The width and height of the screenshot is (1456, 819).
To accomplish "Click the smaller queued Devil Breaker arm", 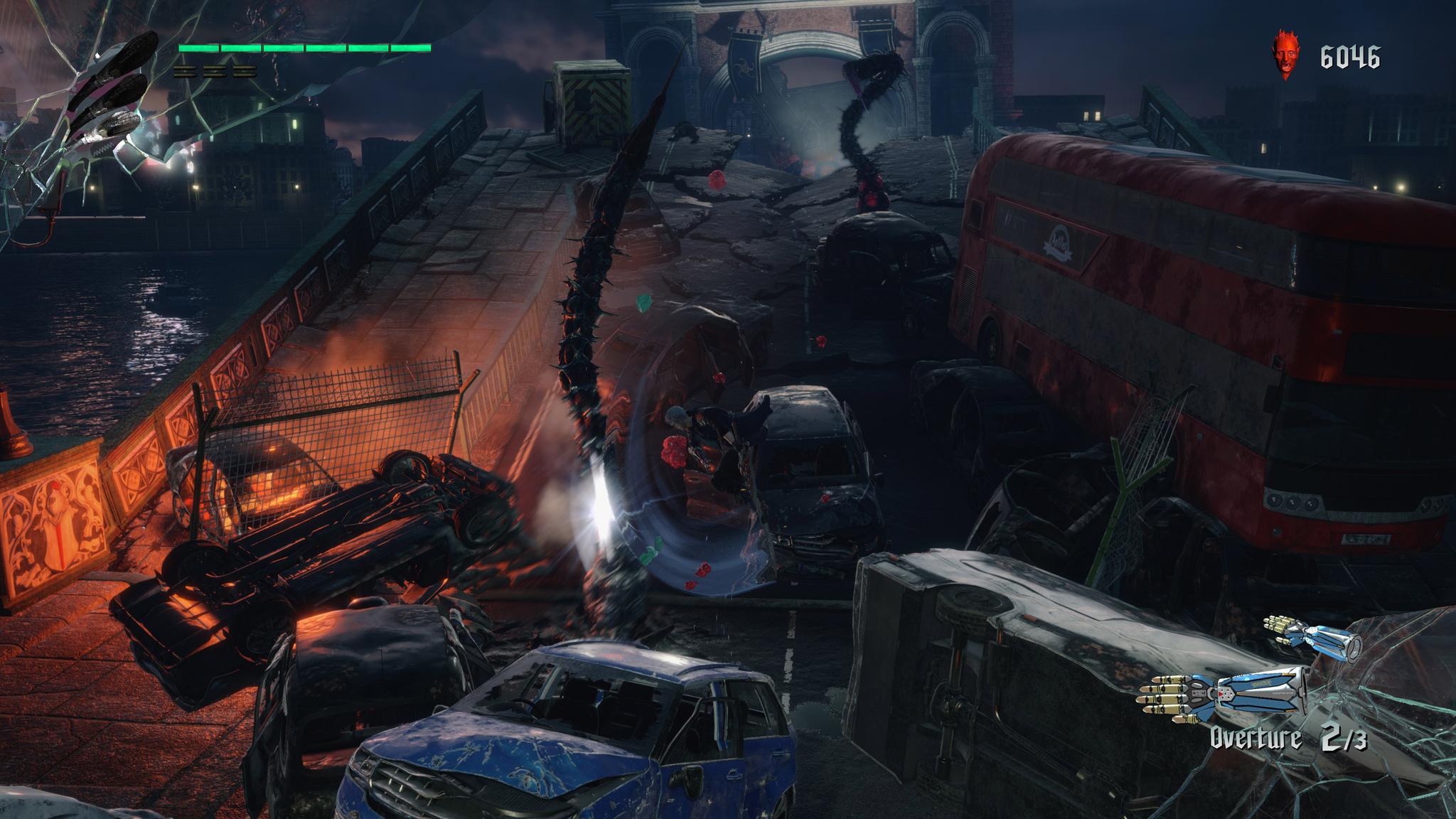I will [x=1312, y=638].
